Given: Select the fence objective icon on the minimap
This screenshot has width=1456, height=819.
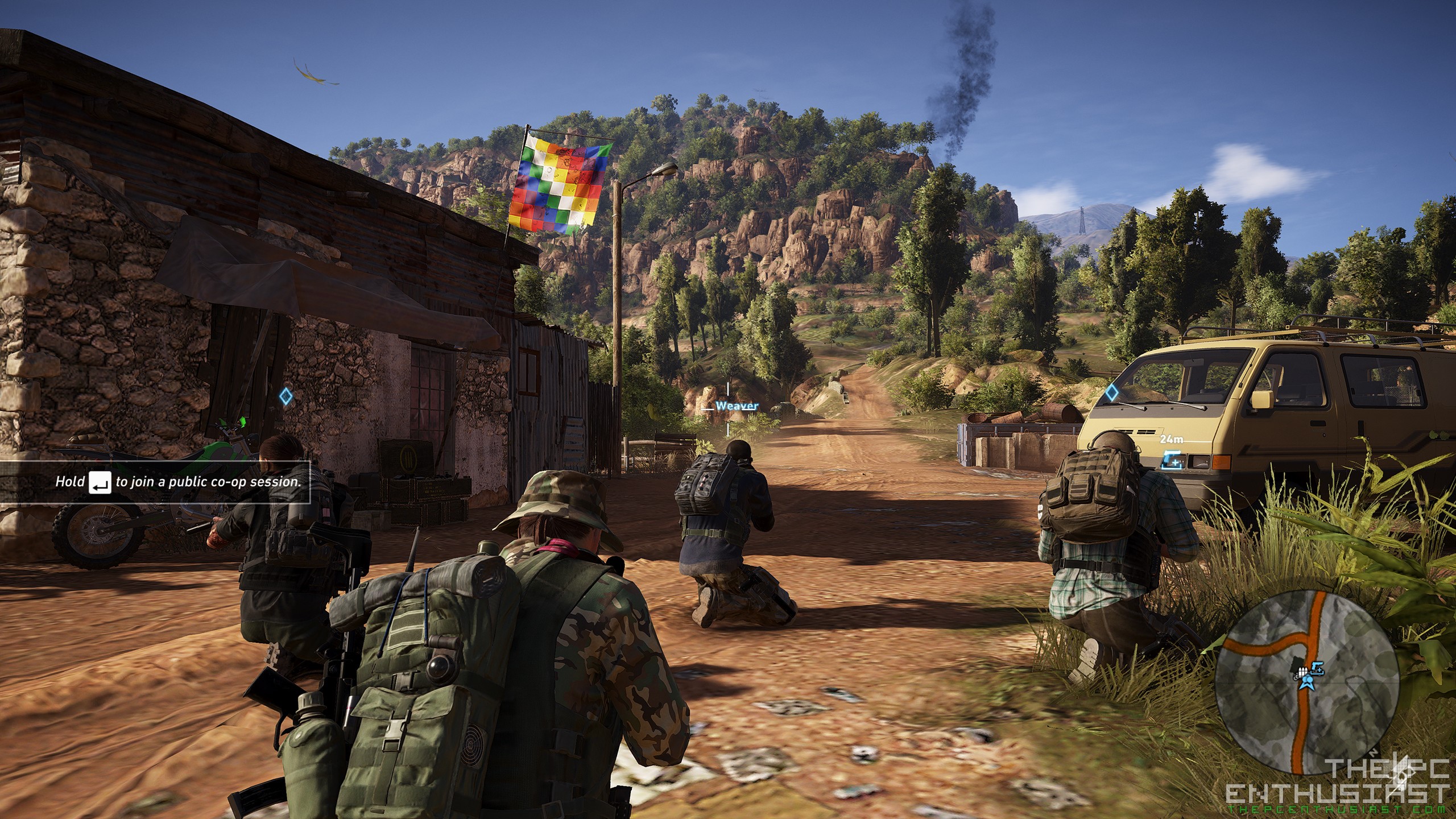Looking at the screenshot, I should [x=1303, y=672].
